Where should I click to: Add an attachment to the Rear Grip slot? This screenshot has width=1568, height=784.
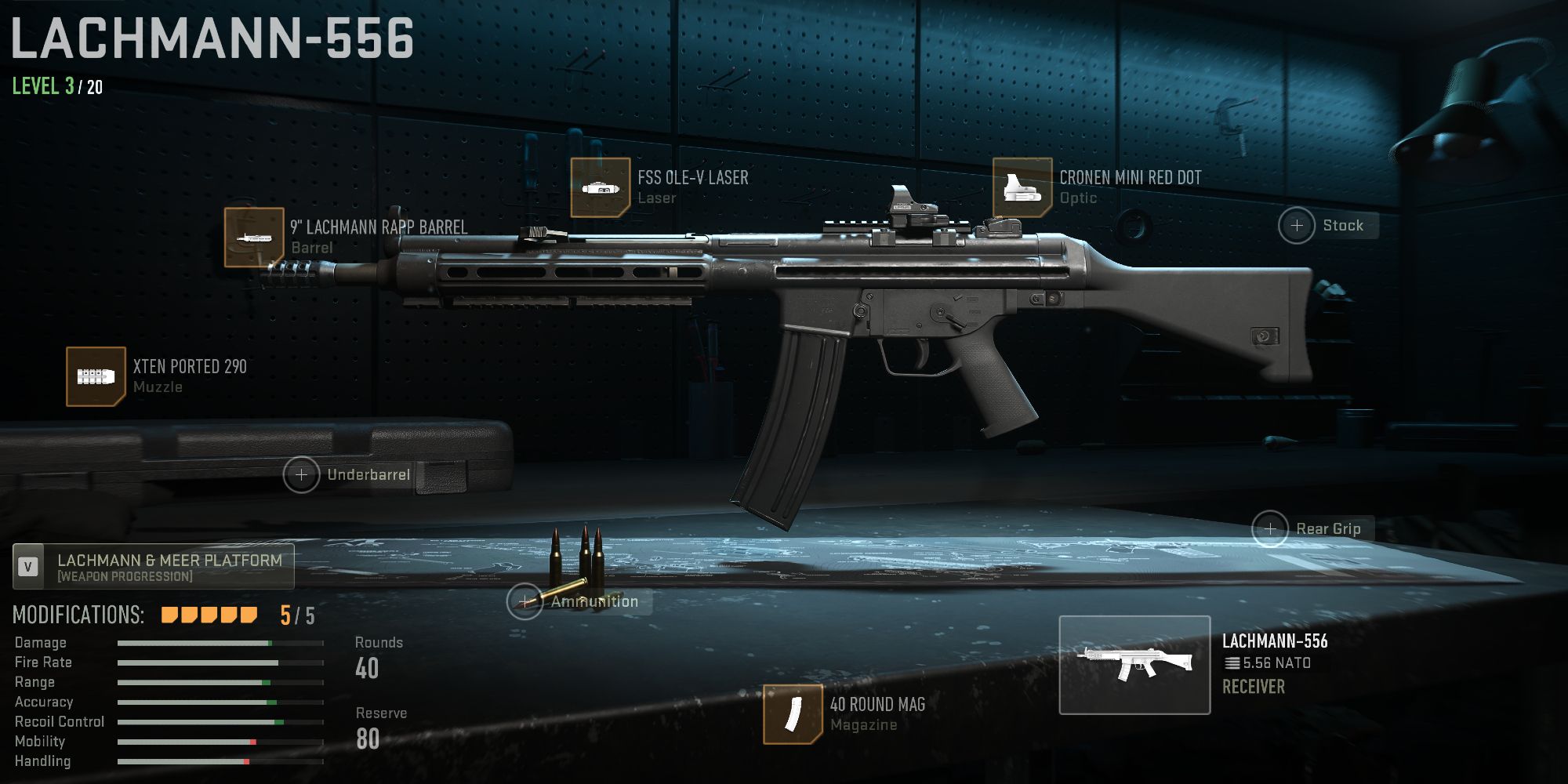tap(1270, 528)
